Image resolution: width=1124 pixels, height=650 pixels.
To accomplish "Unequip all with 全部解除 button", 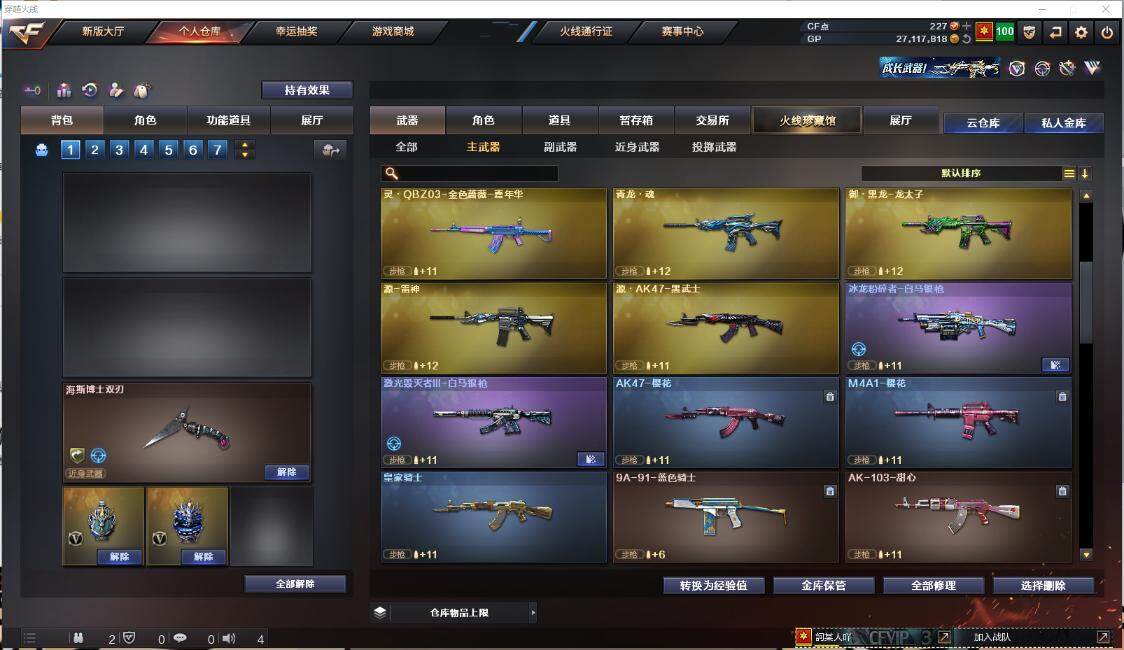I will 295,584.
